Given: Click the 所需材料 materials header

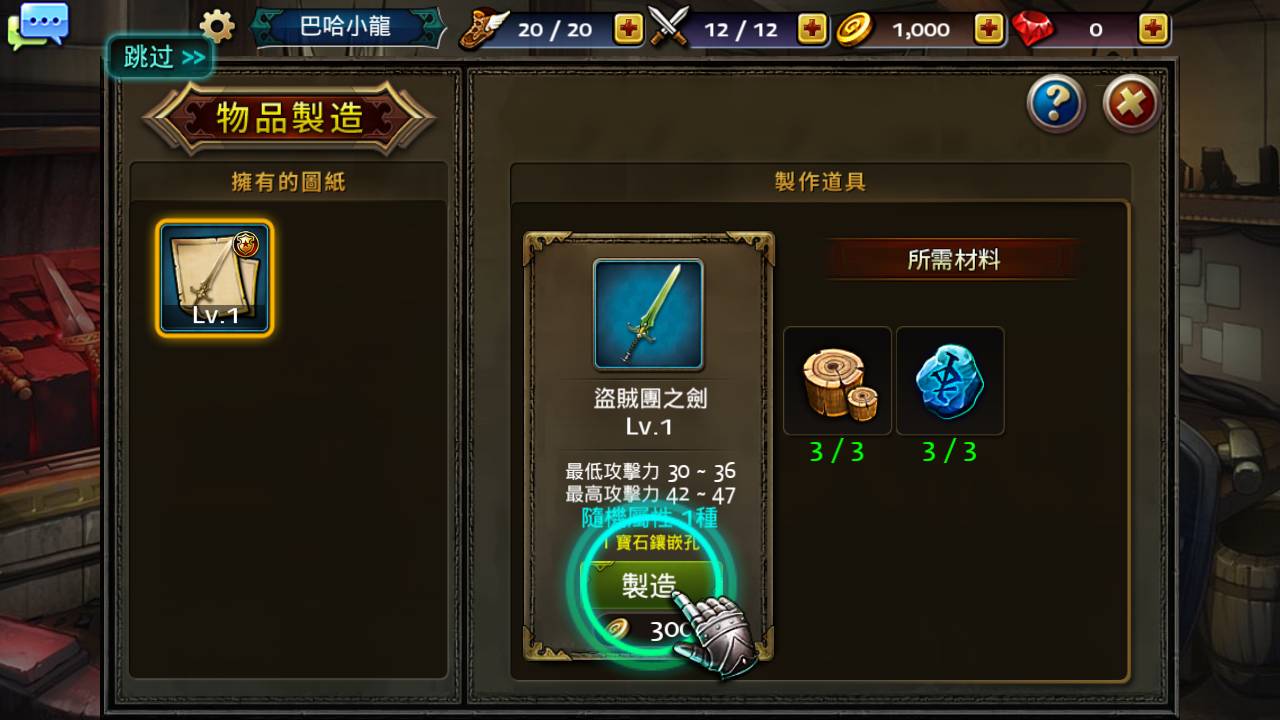Looking at the screenshot, I should coord(951,258).
